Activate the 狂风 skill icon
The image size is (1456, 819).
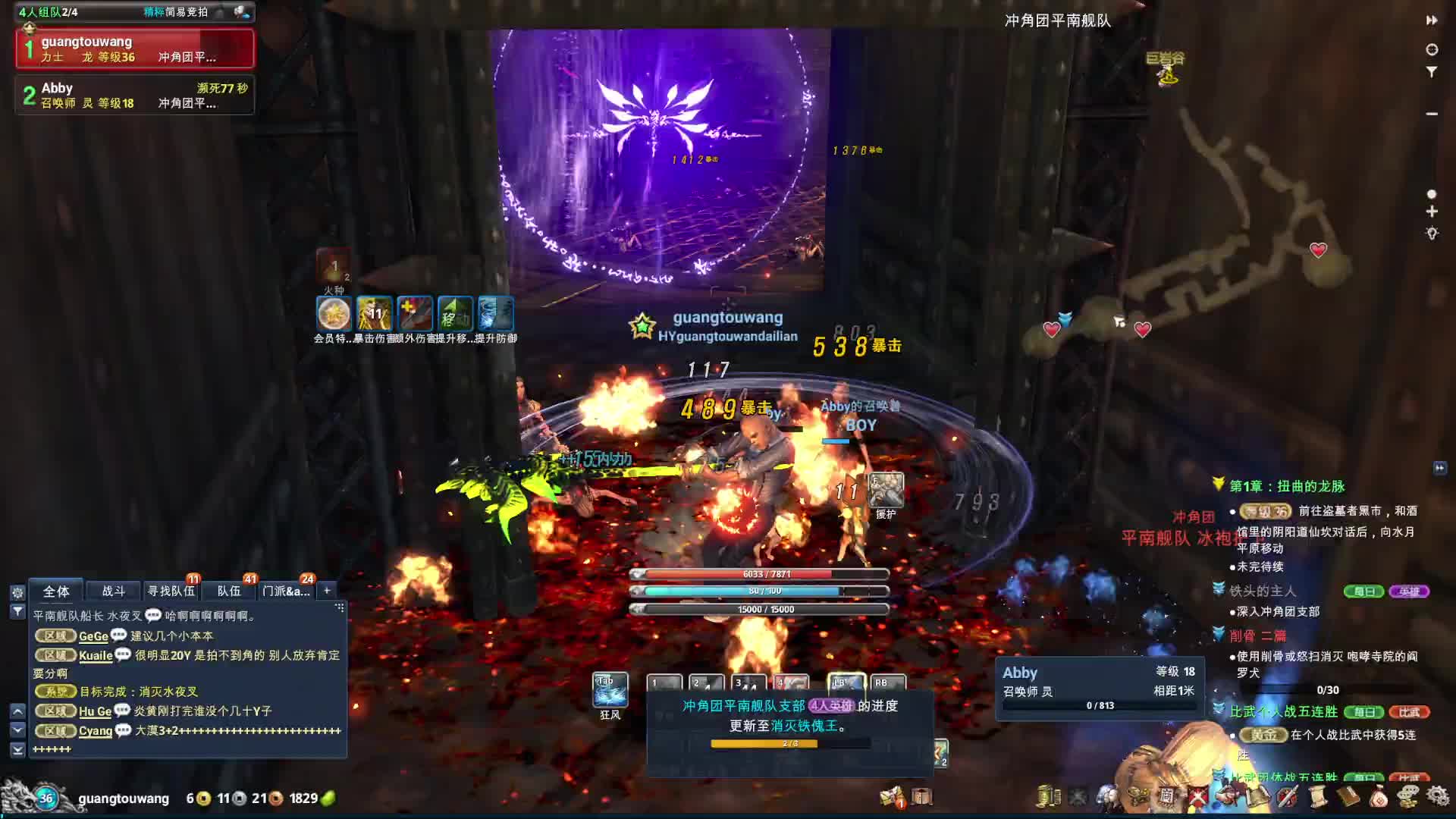tap(610, 689)
